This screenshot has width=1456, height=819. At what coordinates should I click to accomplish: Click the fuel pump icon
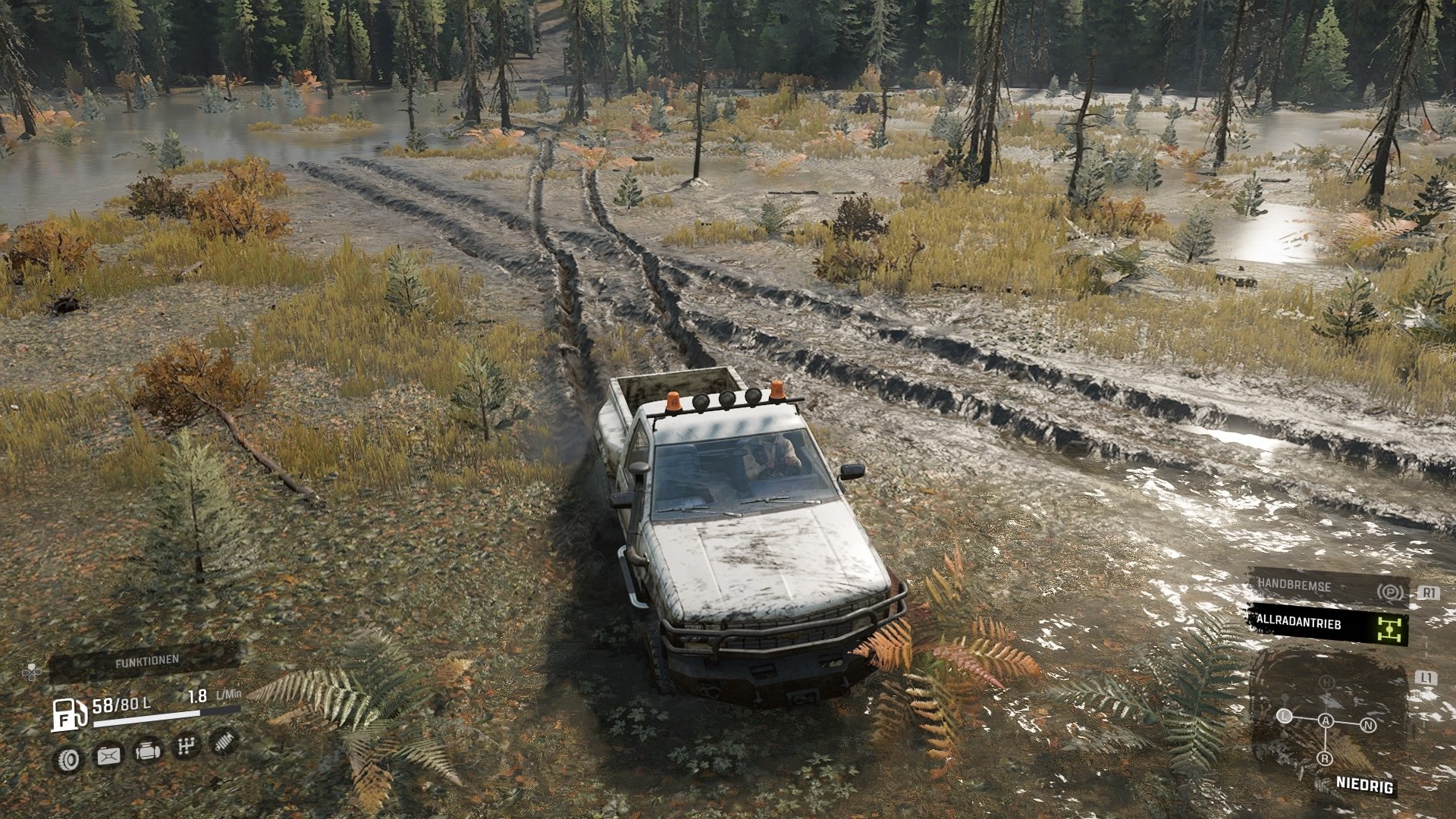click(69, 714)
